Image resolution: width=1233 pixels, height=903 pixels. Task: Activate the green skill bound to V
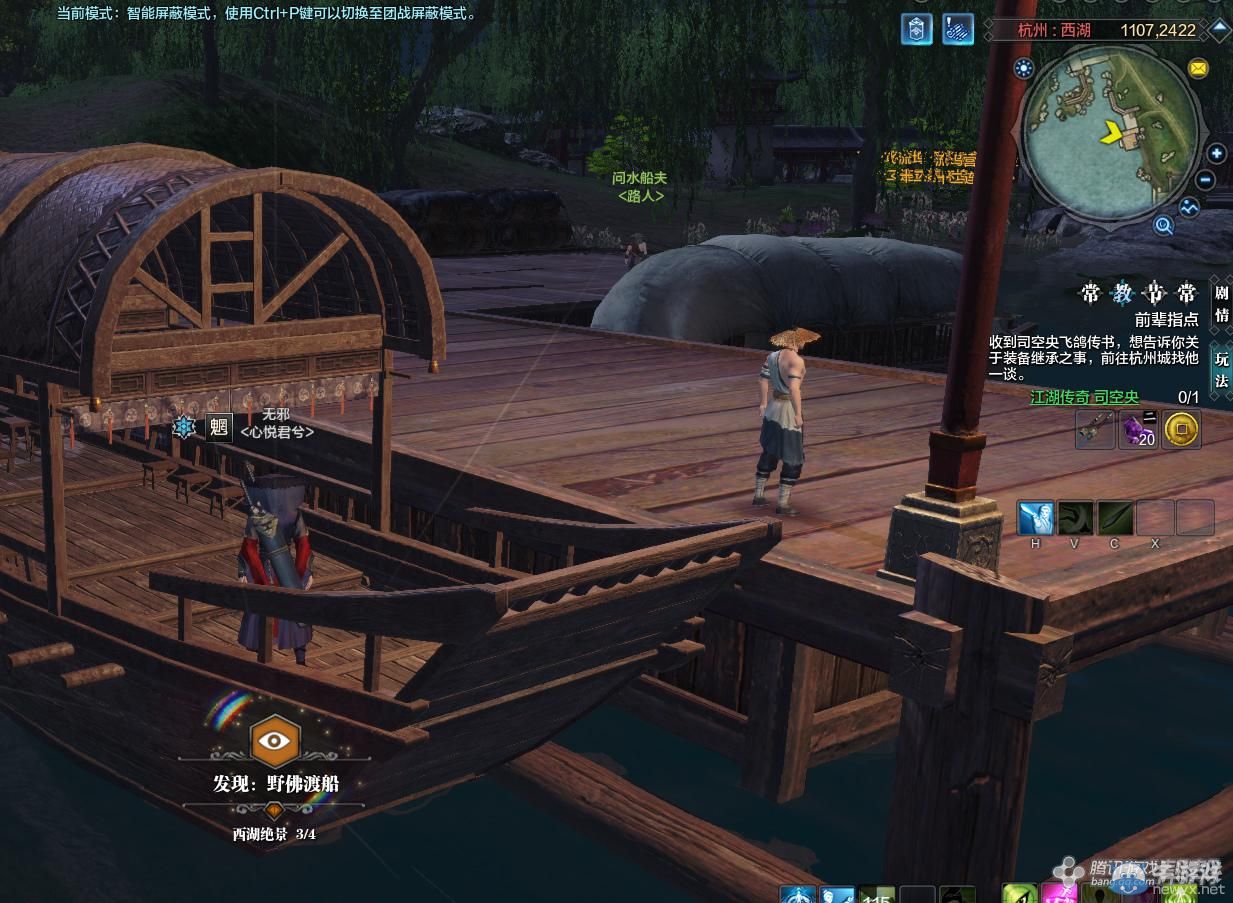(1075, 518)
